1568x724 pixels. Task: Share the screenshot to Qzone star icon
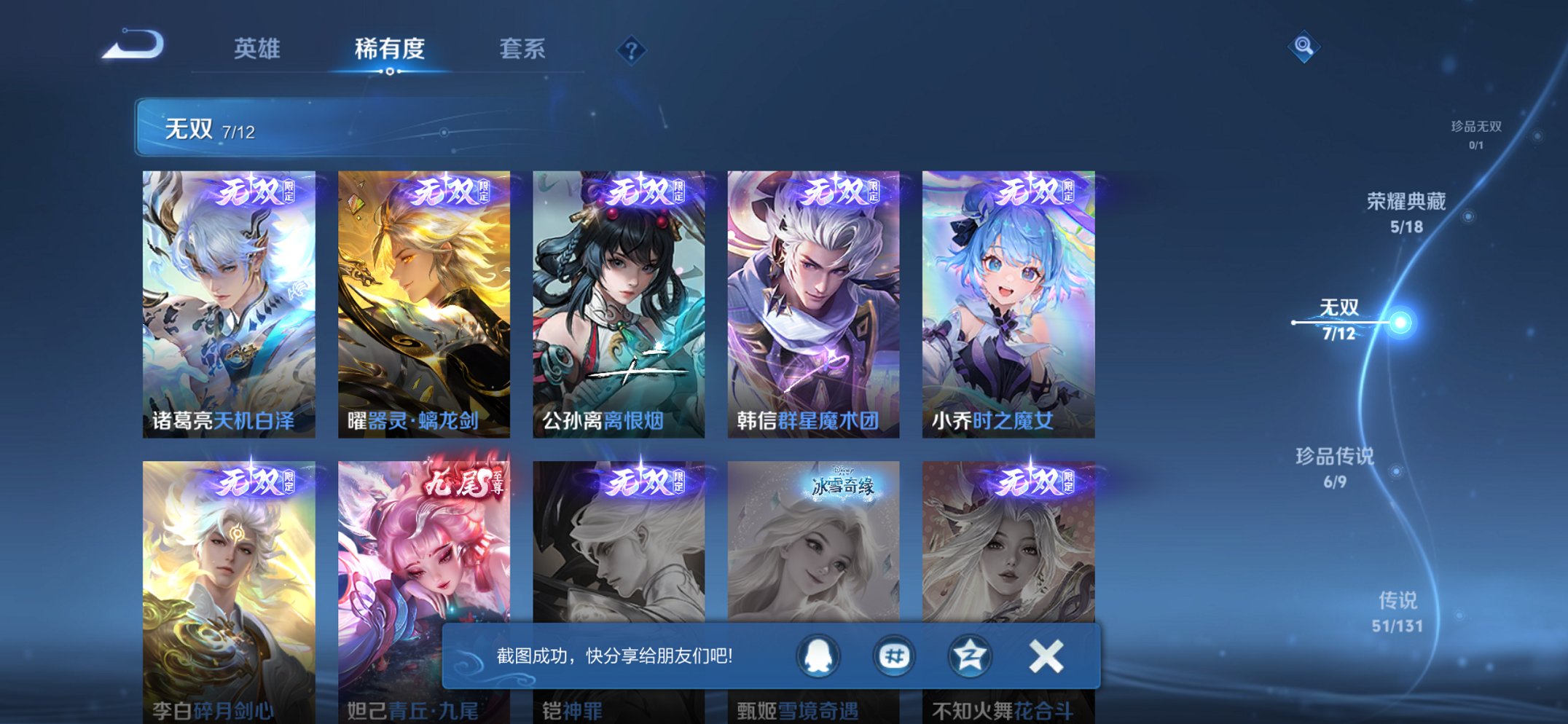pyautogui.click(x=969, y=656)
